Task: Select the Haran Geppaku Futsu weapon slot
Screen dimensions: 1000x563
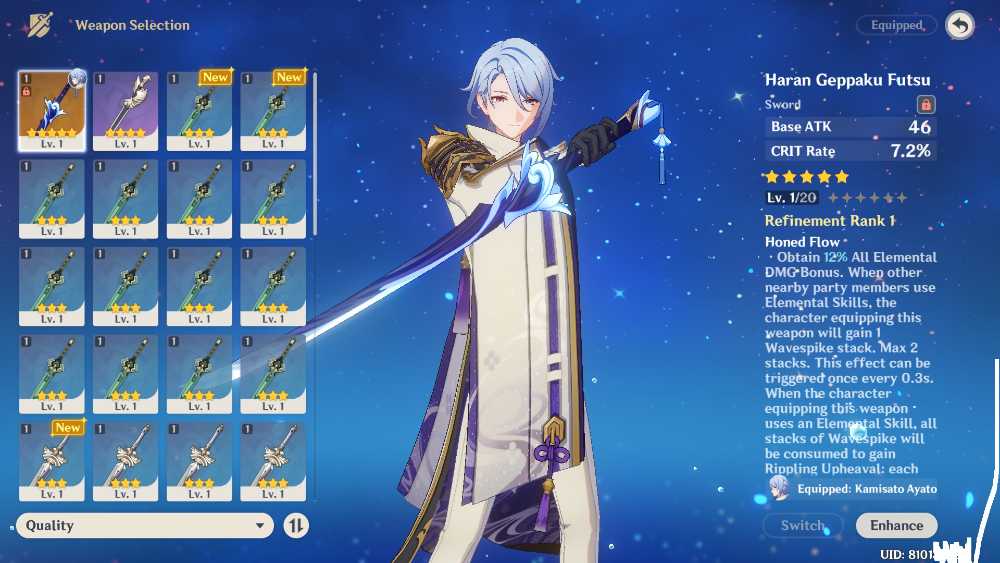Action: [x=52, y=110]
